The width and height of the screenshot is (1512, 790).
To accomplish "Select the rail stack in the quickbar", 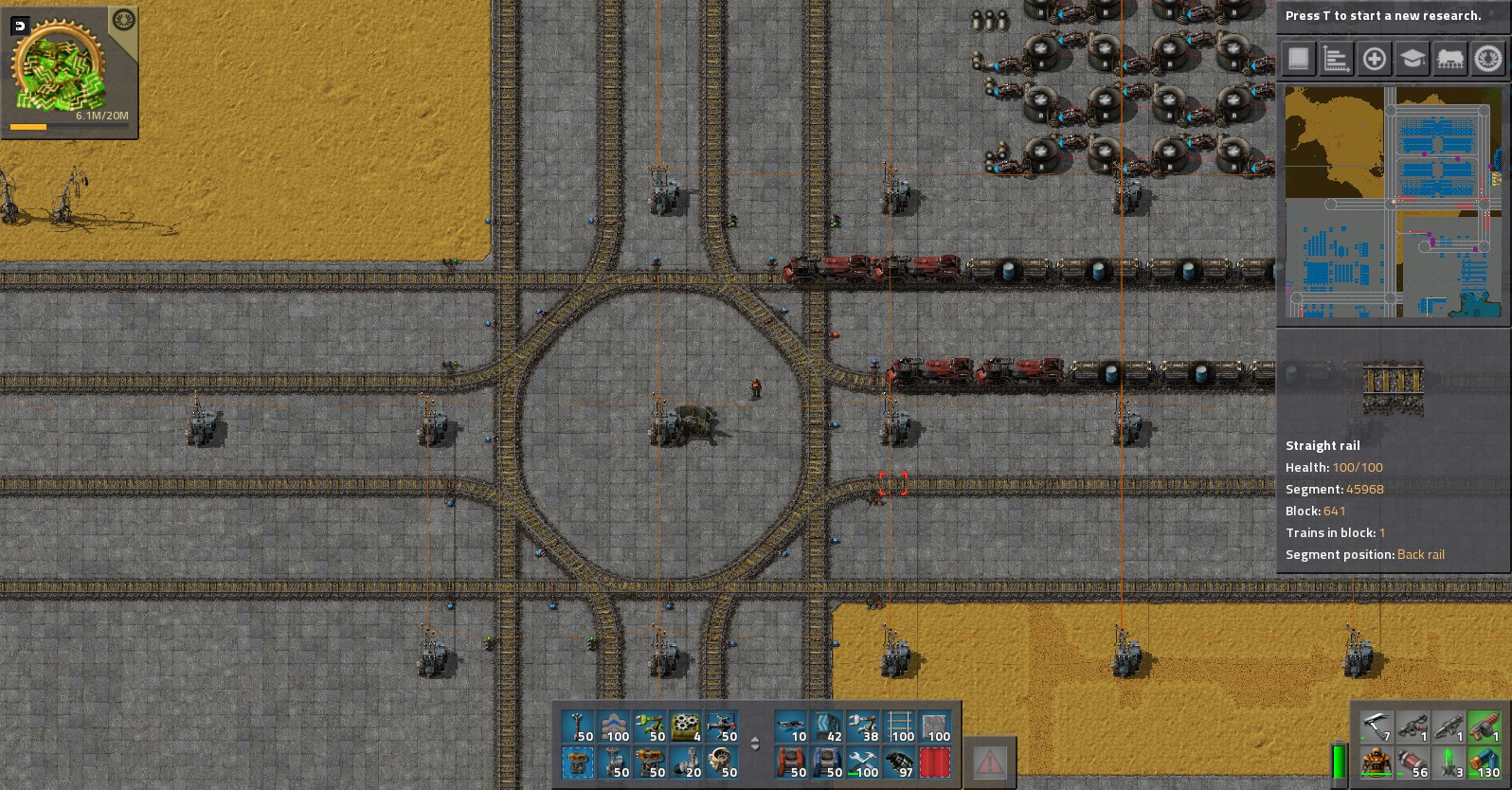I will tap(899, 727).
